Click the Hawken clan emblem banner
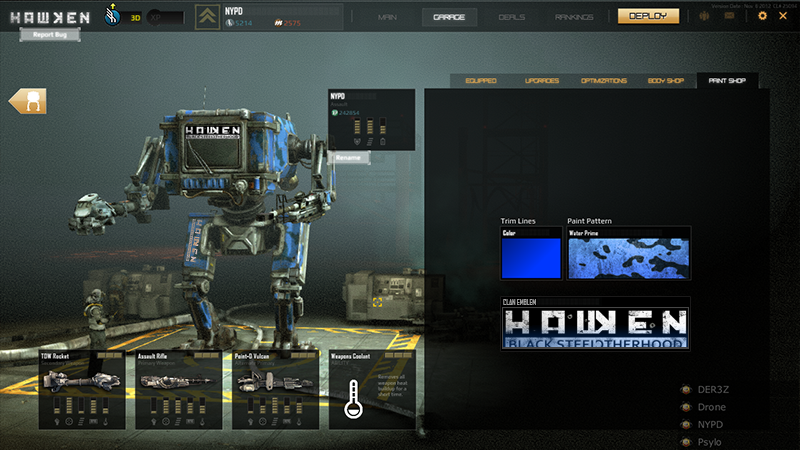The image size is (800, 450). tap(595, 327)
